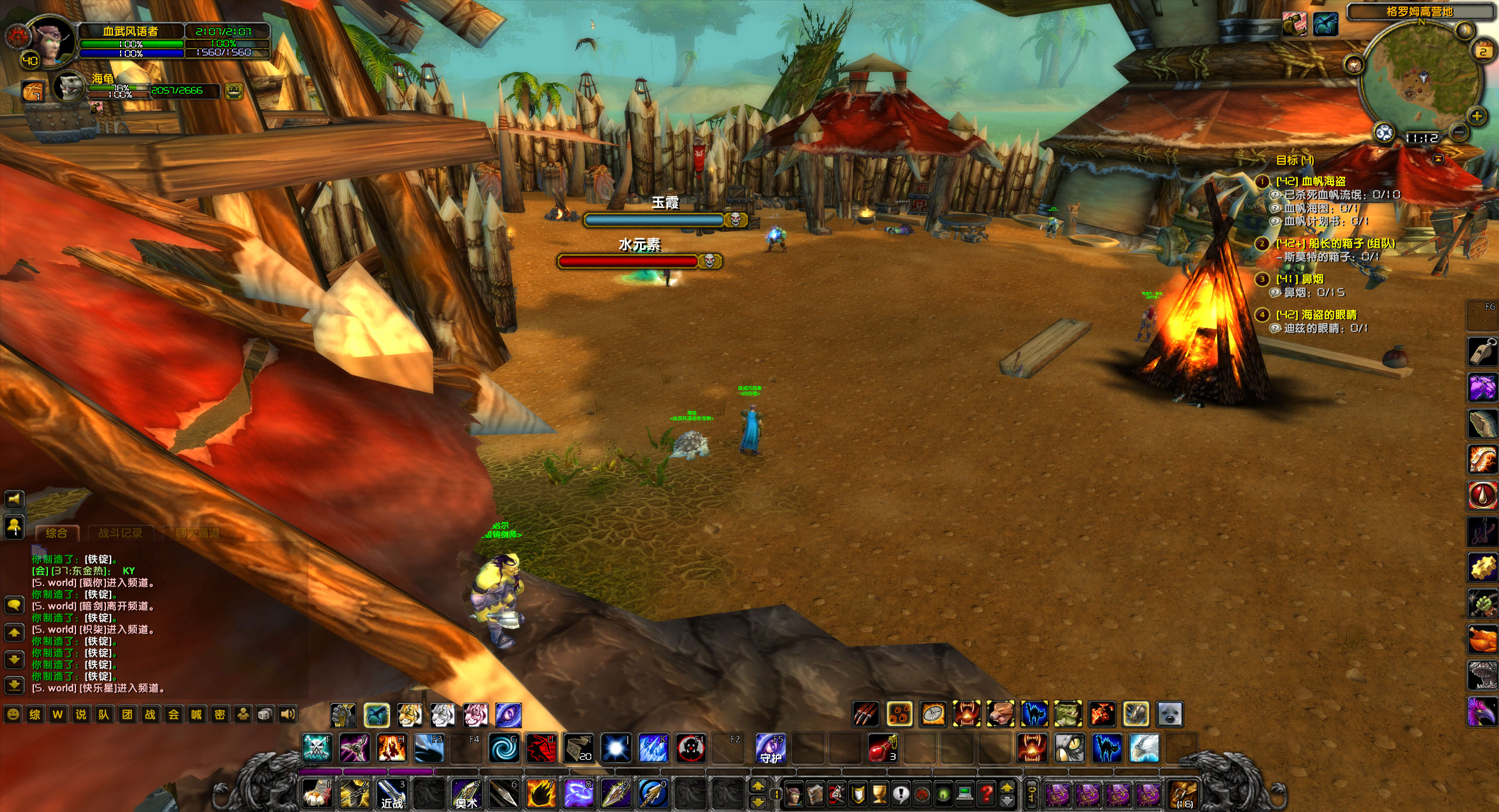The height and width of the screenshot is (812, 1499).
Task: Click the 喊 yell channel button
Action: pyautogui.click(x=197, y=714)
